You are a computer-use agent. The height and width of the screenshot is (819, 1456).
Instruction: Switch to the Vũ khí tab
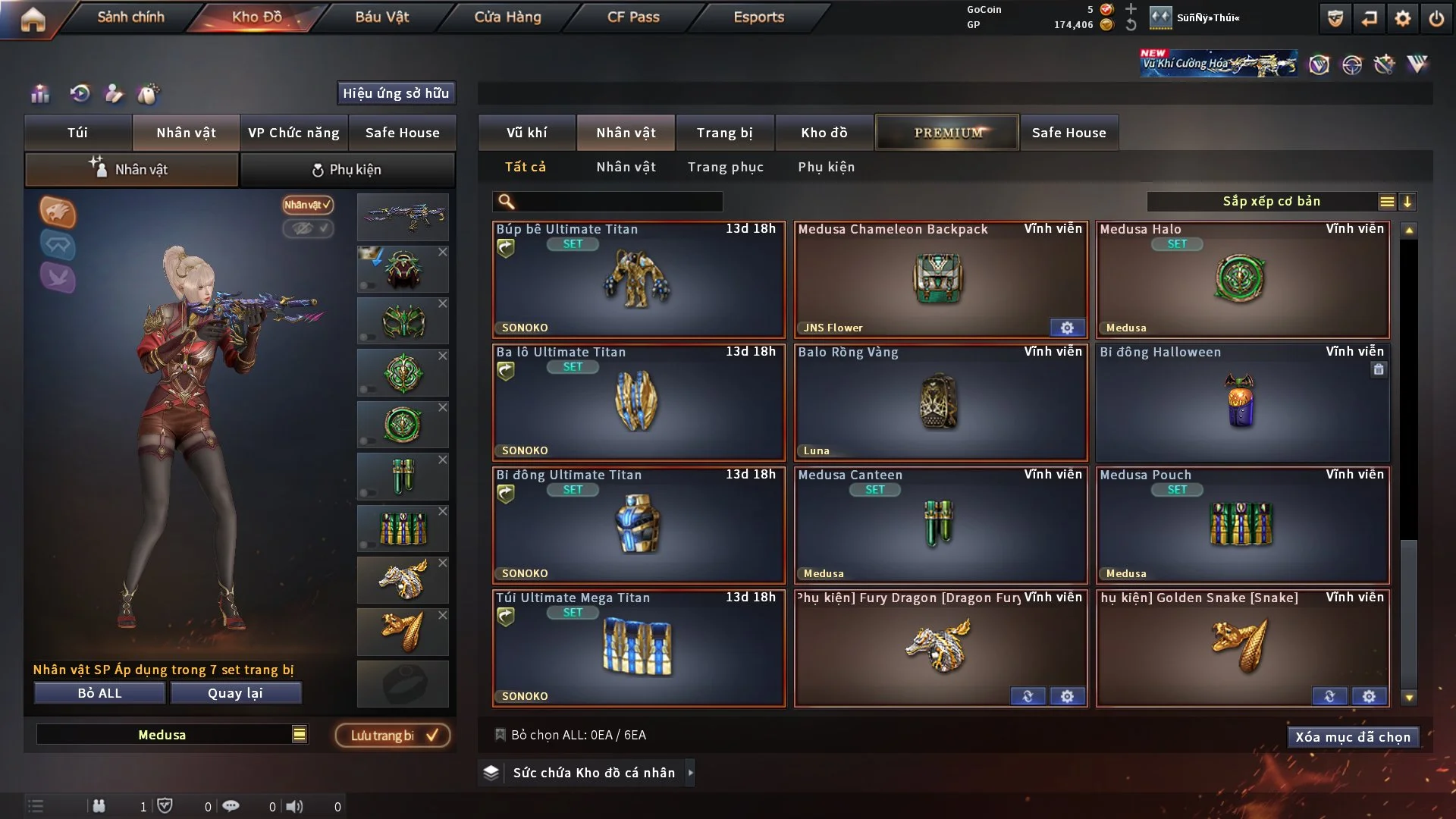pos(526,133)
